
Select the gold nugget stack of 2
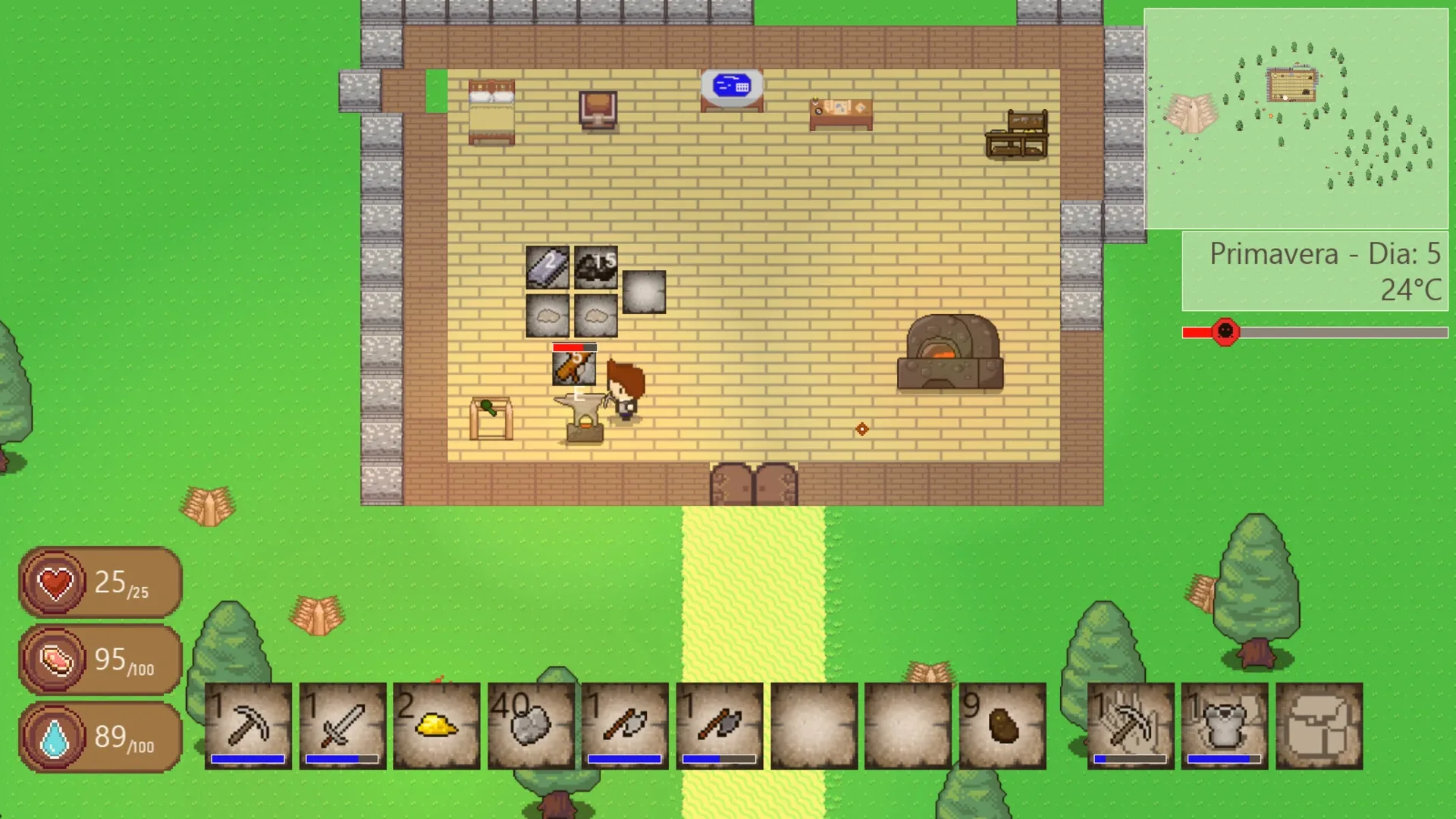point(437,726)
